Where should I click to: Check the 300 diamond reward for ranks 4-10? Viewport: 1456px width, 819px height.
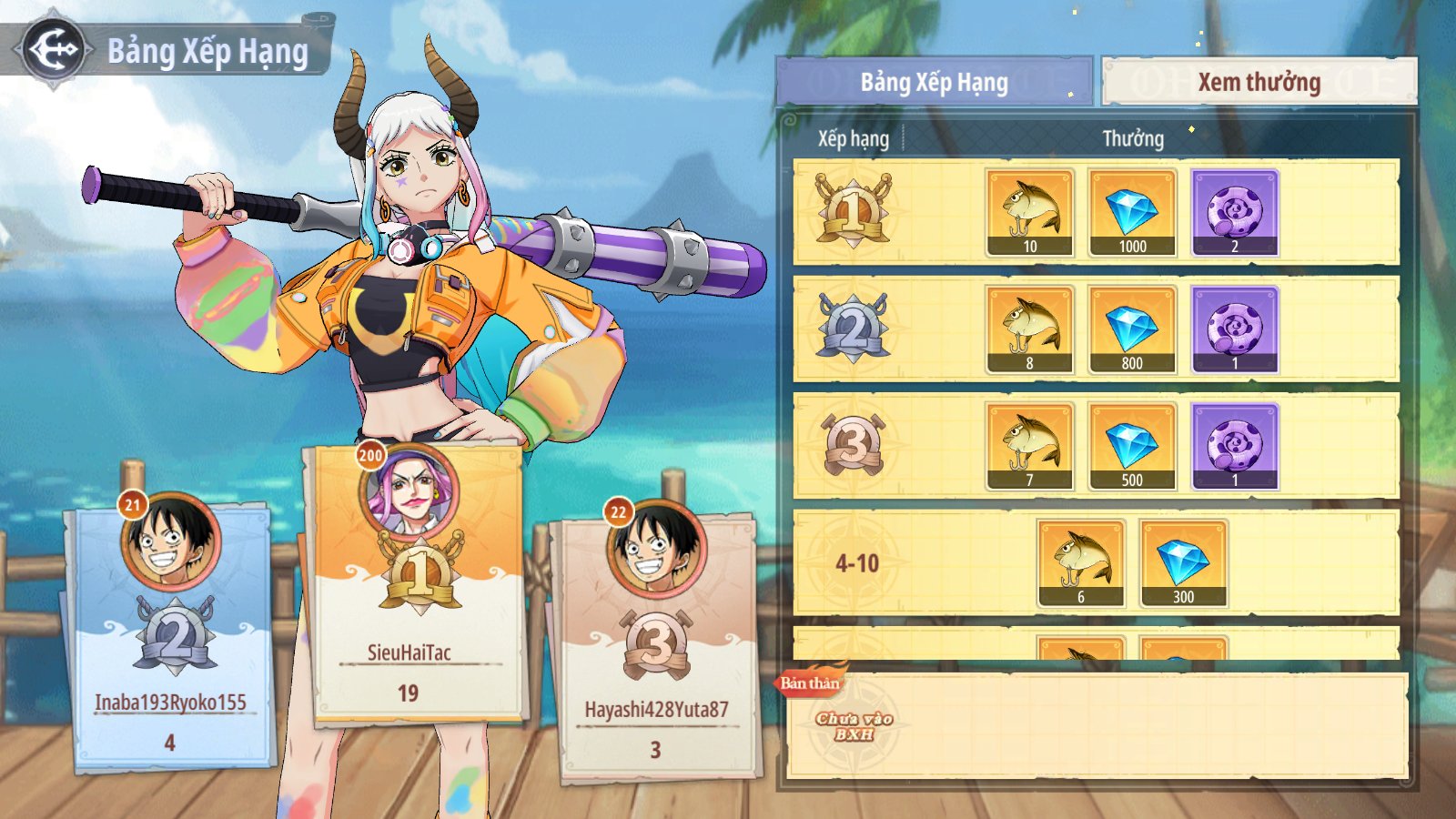pos(1183,563)
